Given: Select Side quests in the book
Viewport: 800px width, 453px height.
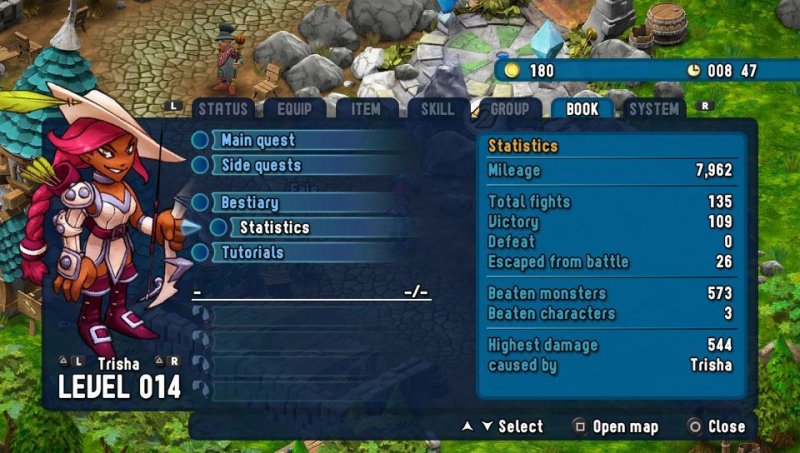Looking at the screenshot, I should 260,165.
